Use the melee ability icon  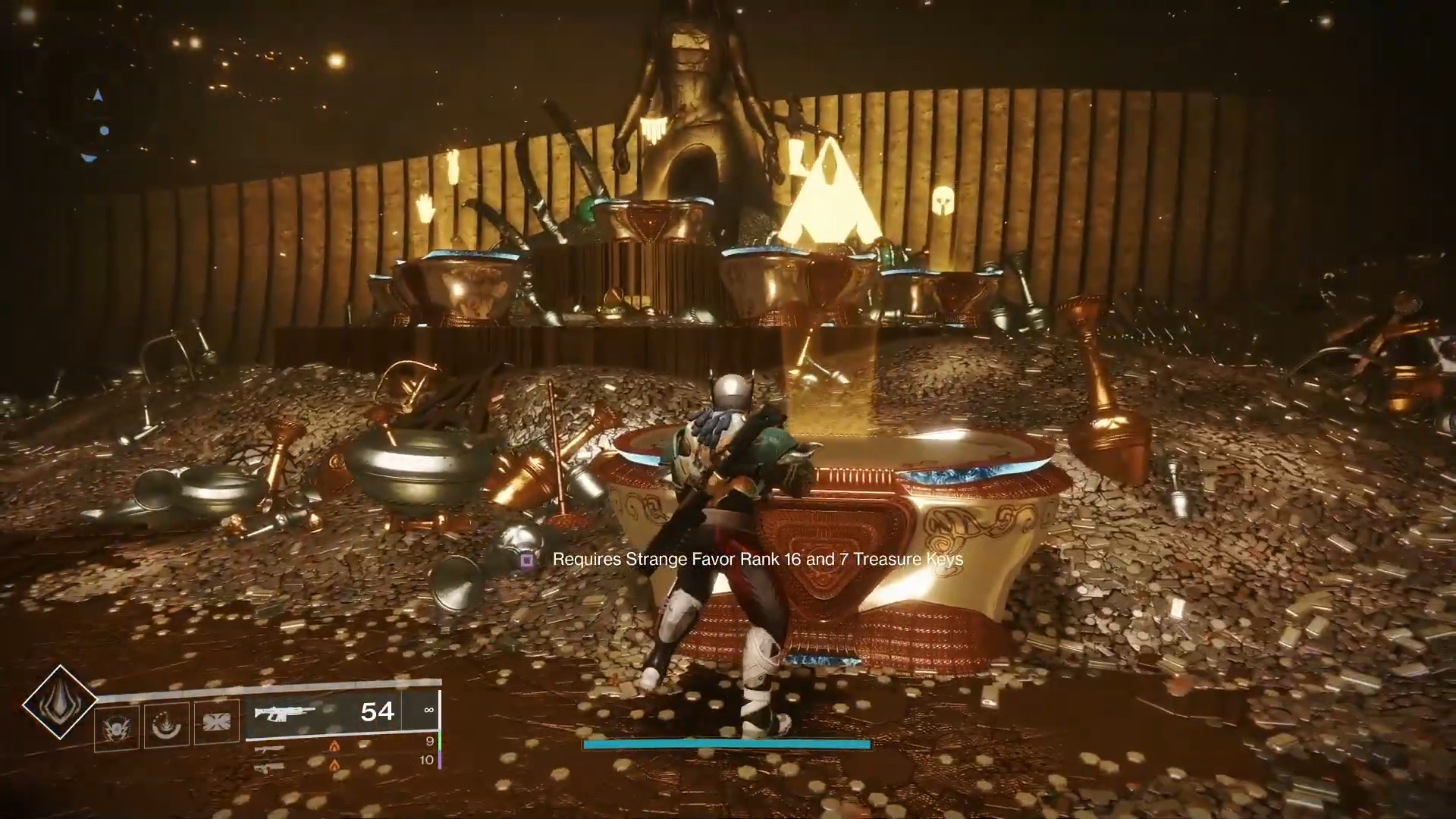click(166, 726)
